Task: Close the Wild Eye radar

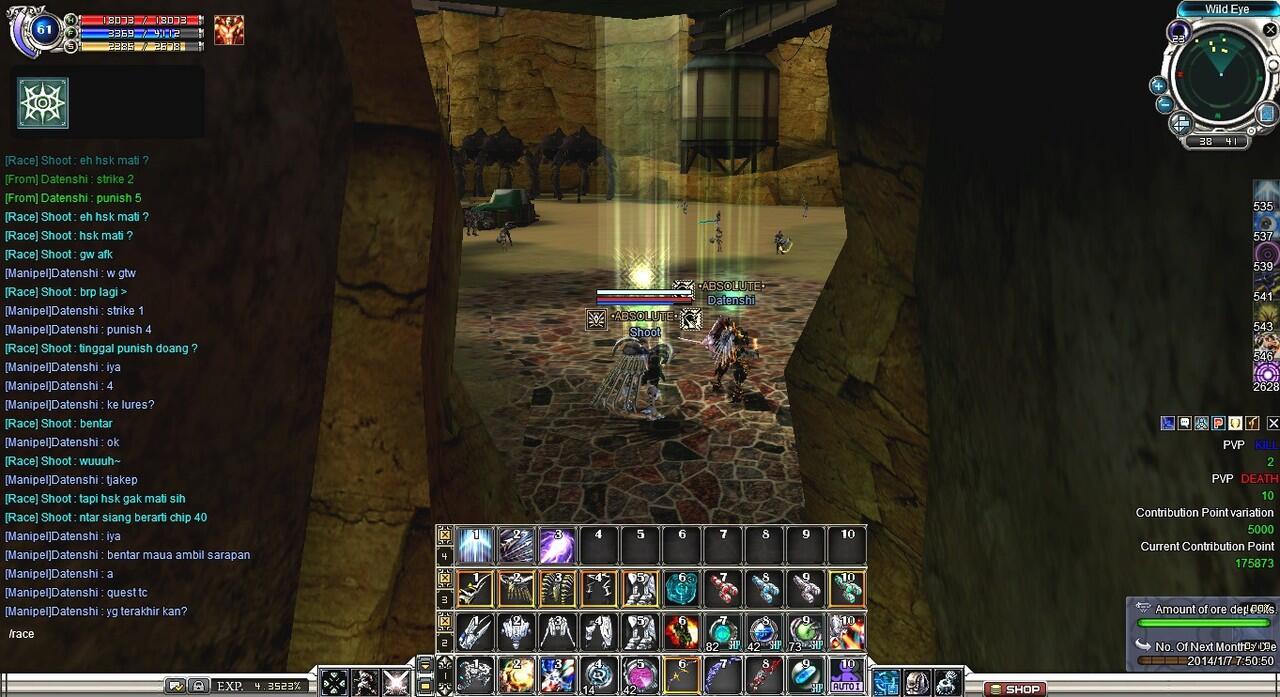Action: click(x=1270, y=30)
